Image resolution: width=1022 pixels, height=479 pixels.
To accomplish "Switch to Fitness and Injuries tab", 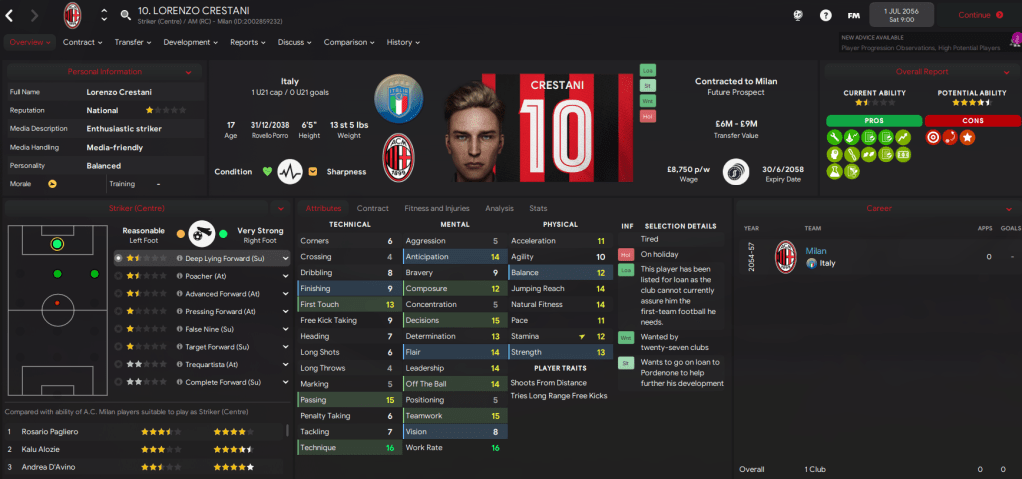I will coord(436,208).
